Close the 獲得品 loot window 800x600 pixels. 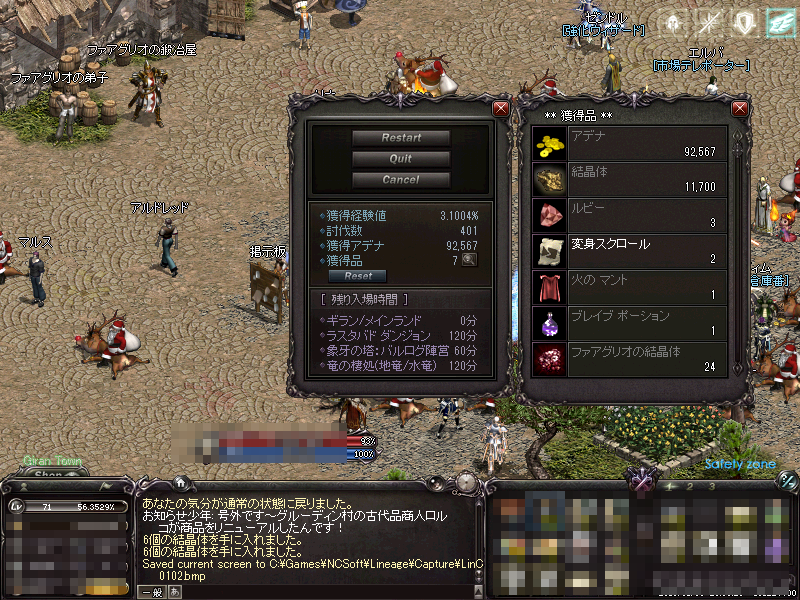(740, 108)
